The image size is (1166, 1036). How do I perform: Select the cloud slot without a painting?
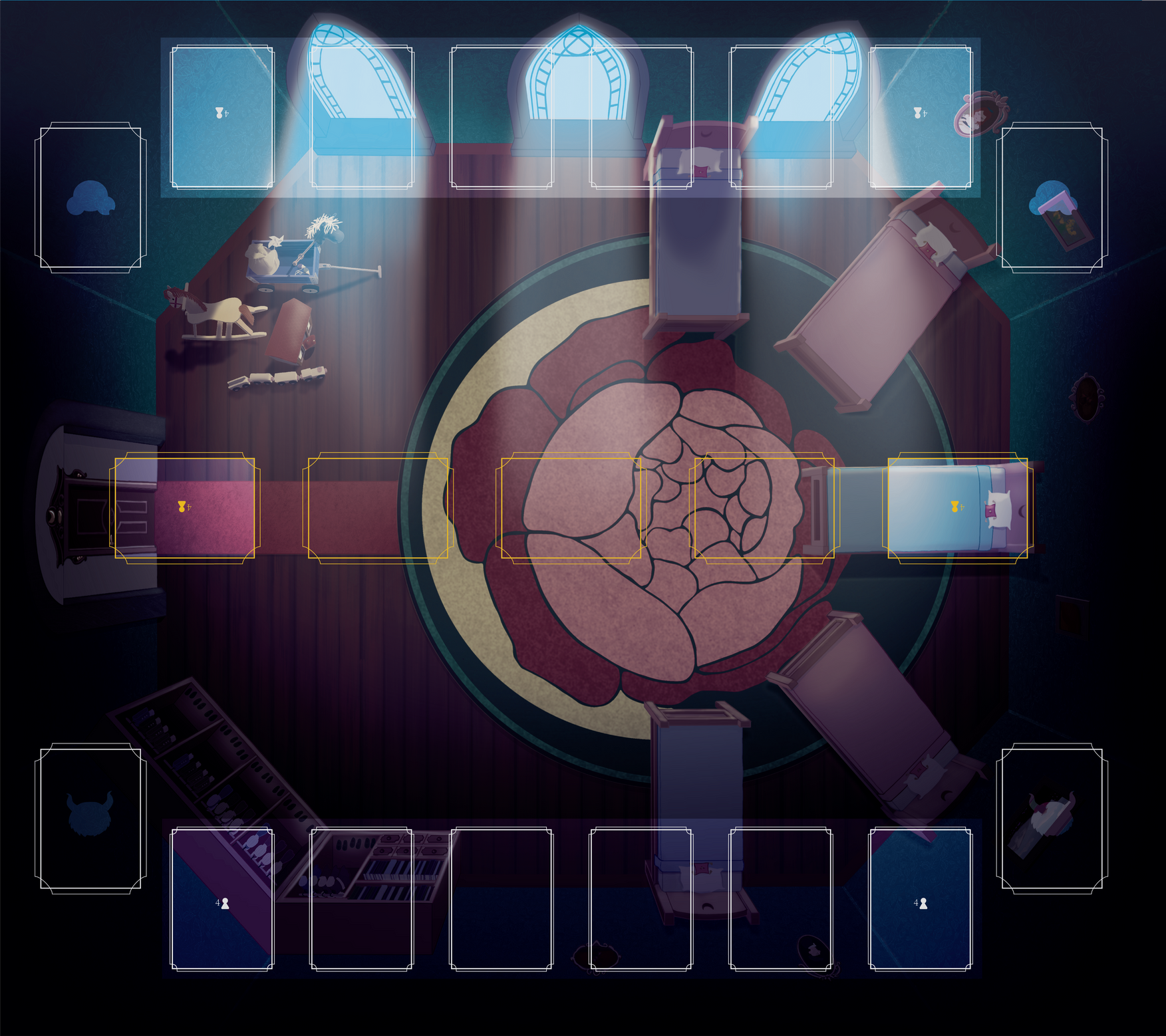tap(90, 197)
